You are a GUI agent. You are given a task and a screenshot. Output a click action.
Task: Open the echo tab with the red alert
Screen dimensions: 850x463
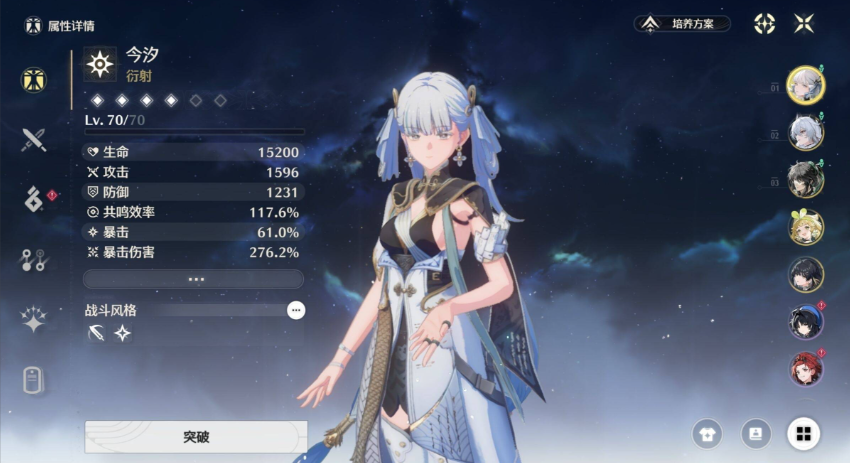pyautogui.click(x=34, y=200)
